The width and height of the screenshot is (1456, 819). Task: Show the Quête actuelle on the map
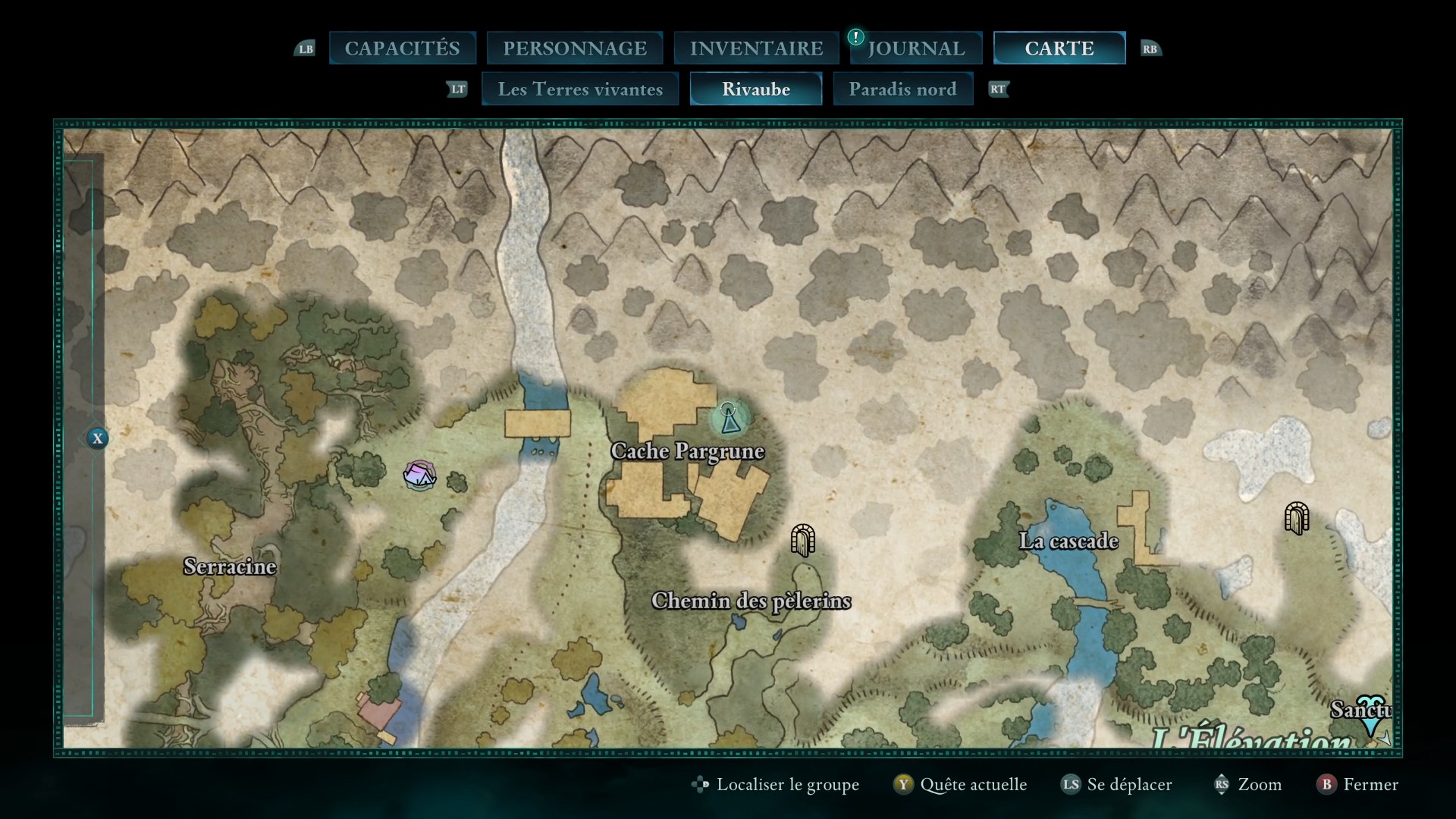pos(962,784)
